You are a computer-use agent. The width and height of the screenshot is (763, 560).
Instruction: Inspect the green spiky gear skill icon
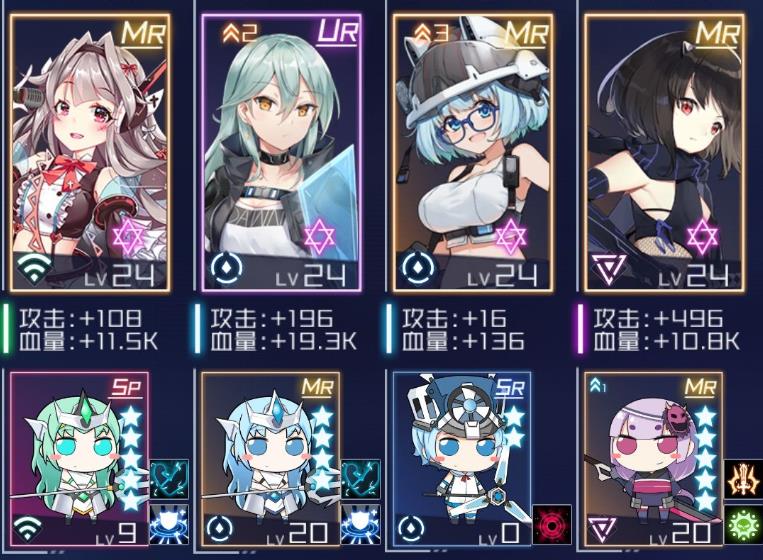743,525
